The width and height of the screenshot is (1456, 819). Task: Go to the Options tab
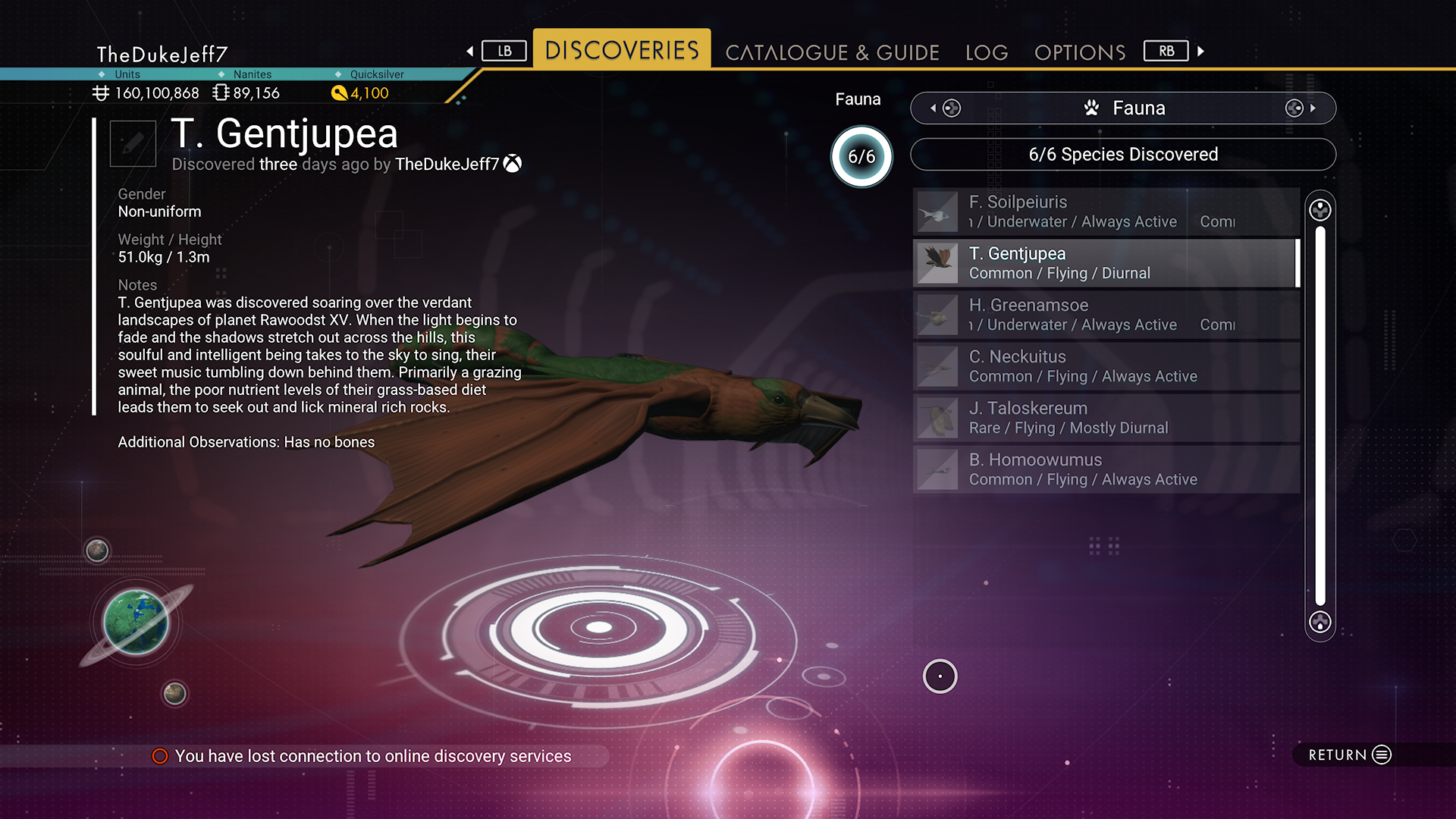coord(1080,52)
